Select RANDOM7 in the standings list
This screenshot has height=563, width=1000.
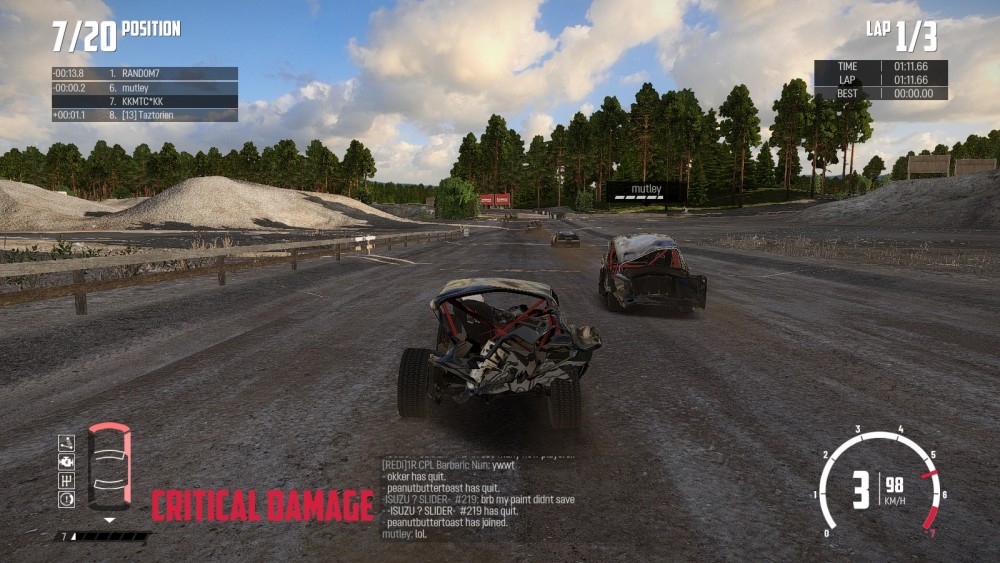[144, 74]
